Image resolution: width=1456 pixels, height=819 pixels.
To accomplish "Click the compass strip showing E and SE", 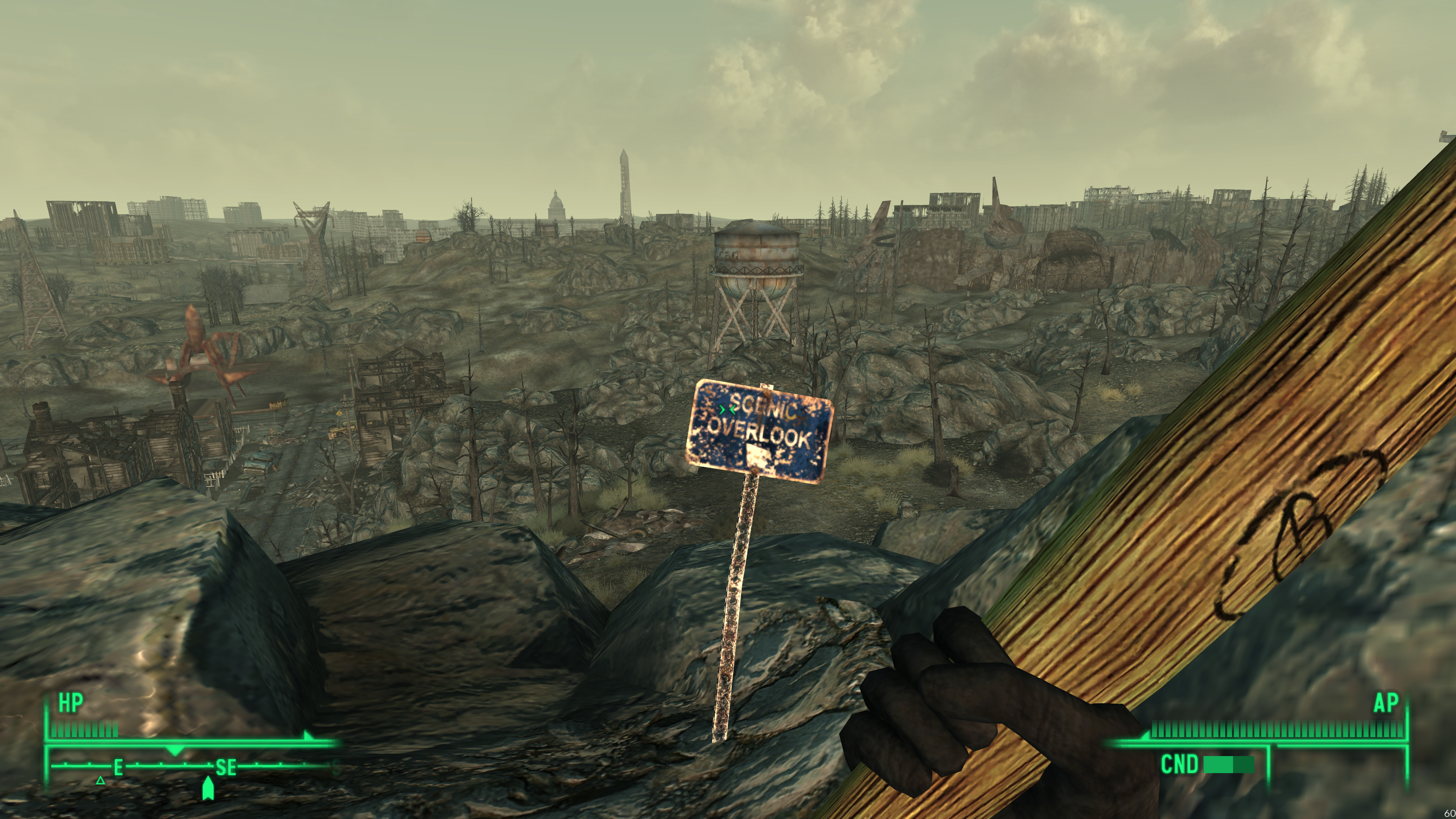I will [x=192, y=767].
